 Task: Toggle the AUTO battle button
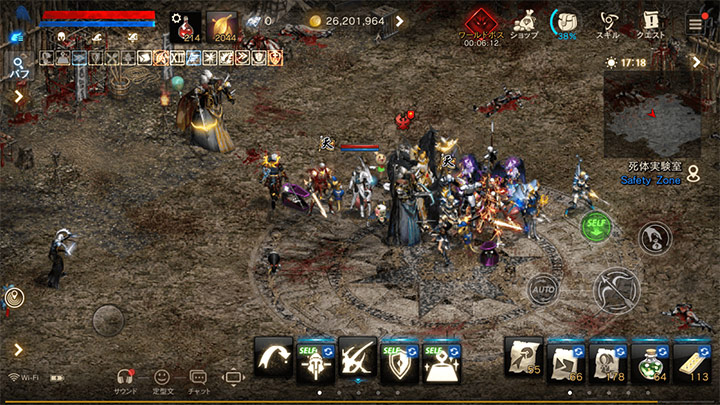pyautogui.click(x=543, y=289)
